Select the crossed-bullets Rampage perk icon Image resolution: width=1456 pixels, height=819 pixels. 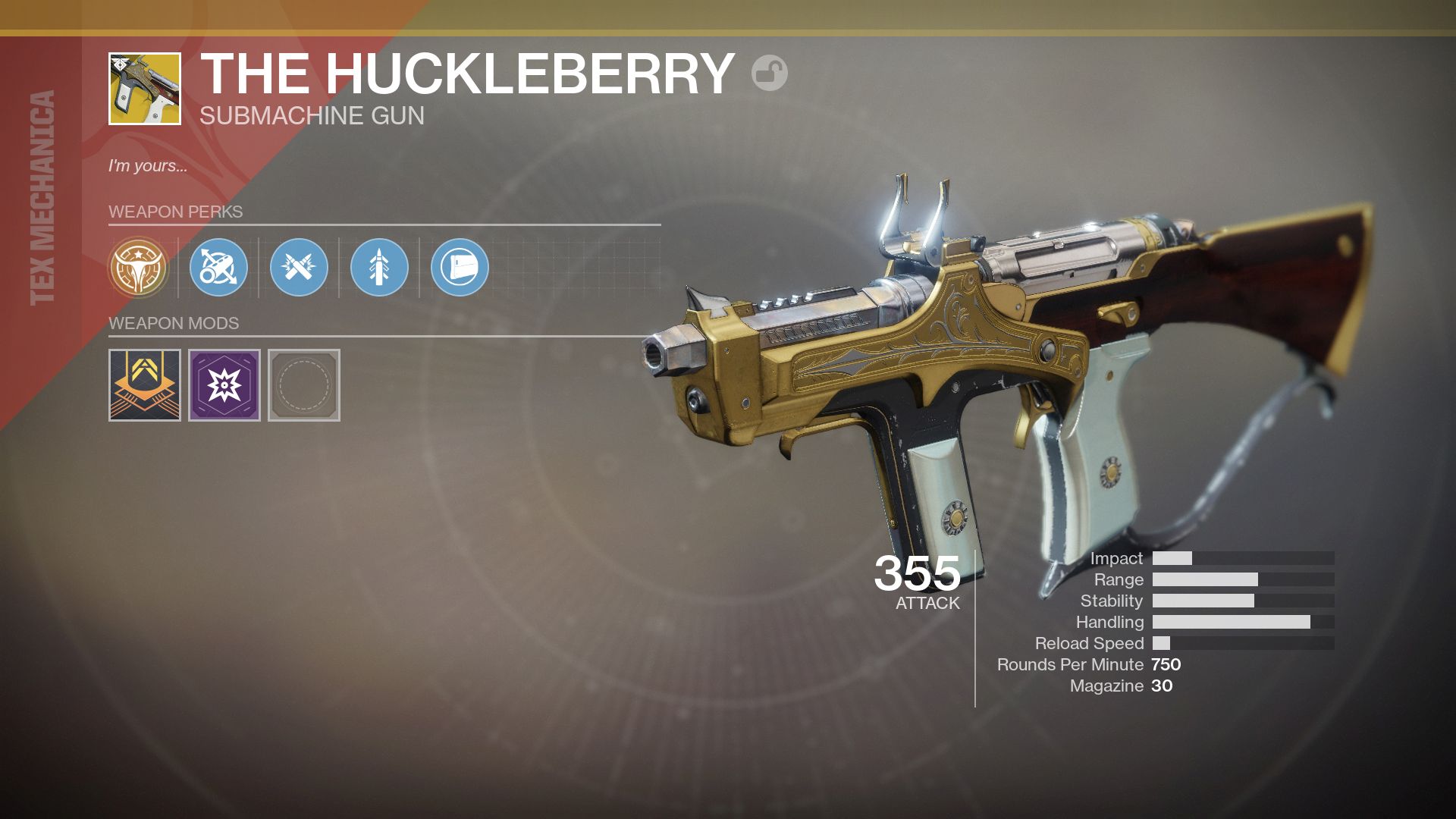click(x=301, y=267)
